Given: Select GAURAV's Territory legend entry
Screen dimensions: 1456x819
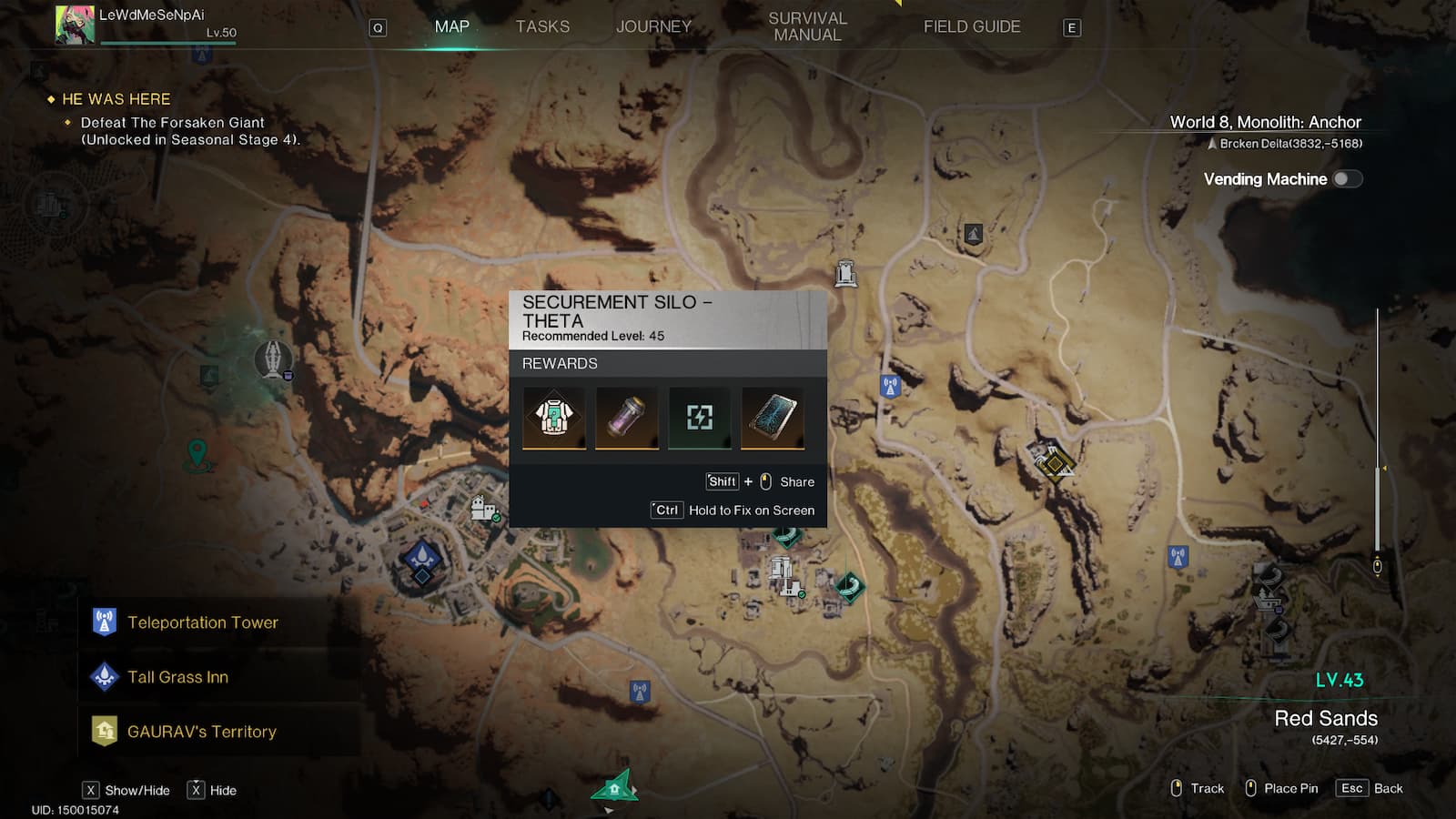Looking at the screenshot, I should (201, 732).
